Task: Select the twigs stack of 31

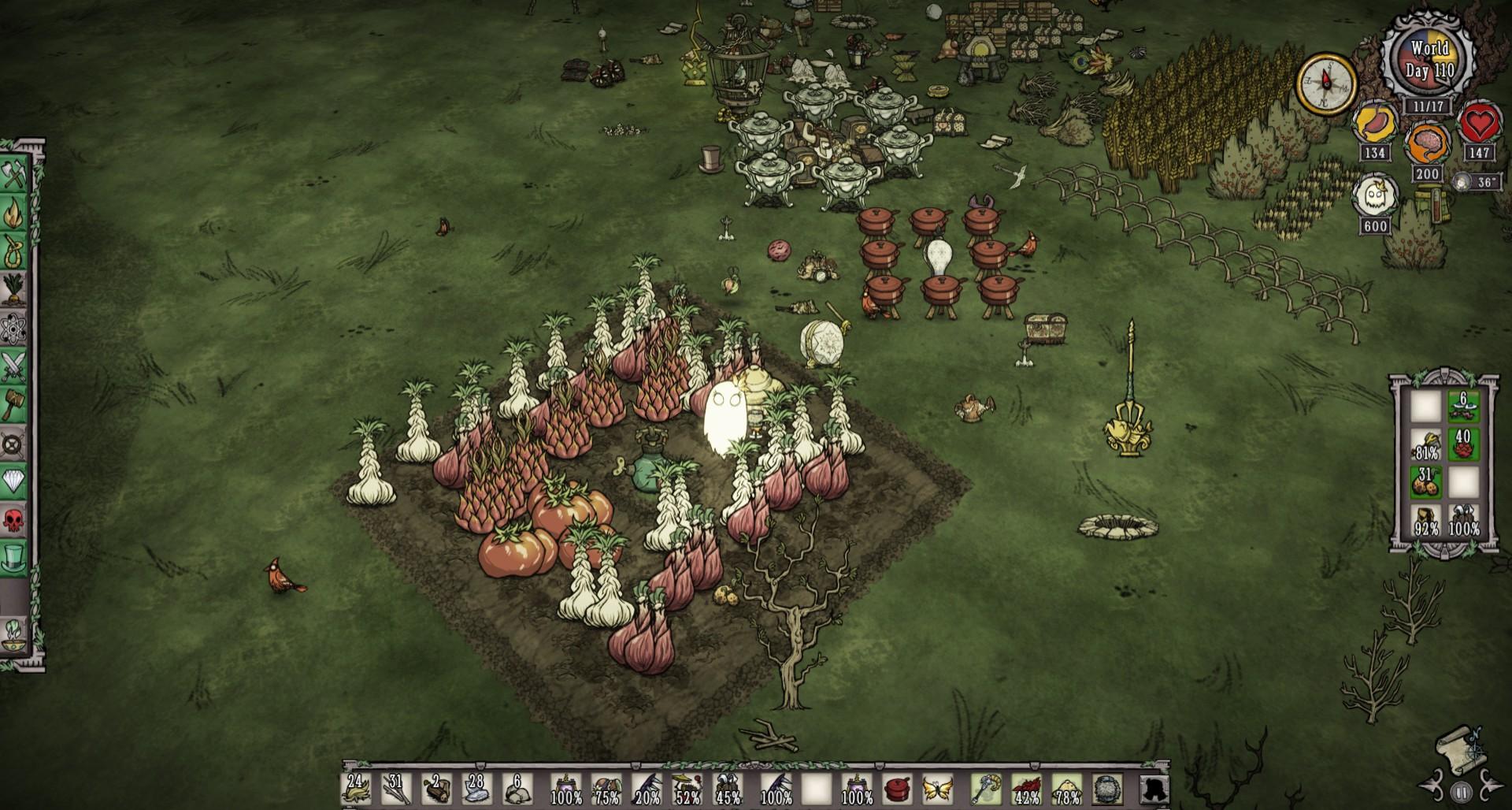Action: click(x=396, y=789)
